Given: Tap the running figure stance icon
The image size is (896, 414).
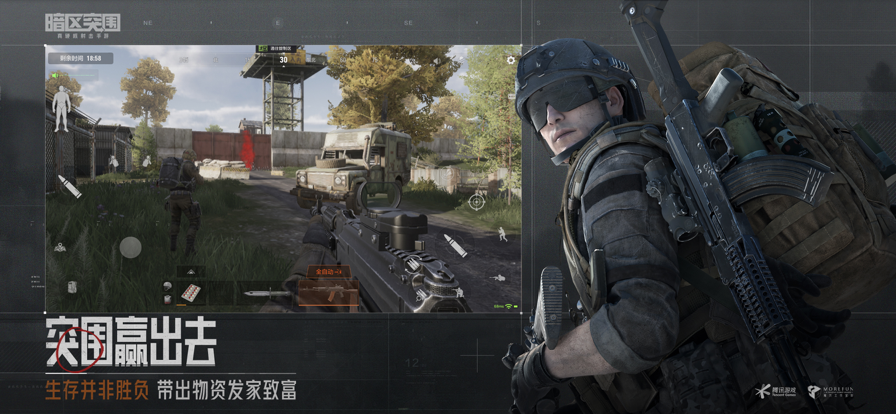Looking at the screenshot, I should click(x=501, y=233).
